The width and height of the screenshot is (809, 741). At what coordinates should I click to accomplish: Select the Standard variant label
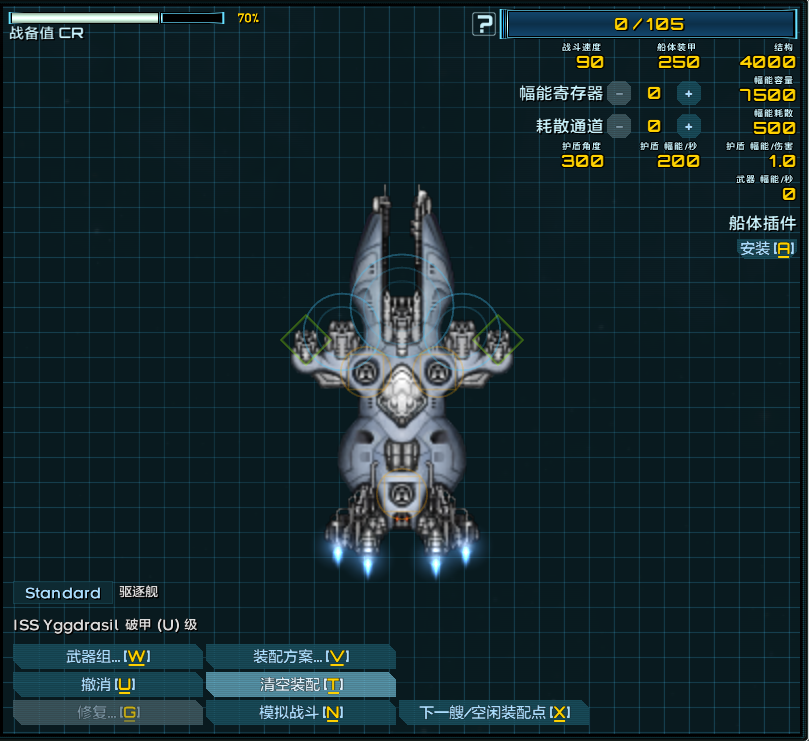pos(62,593)
